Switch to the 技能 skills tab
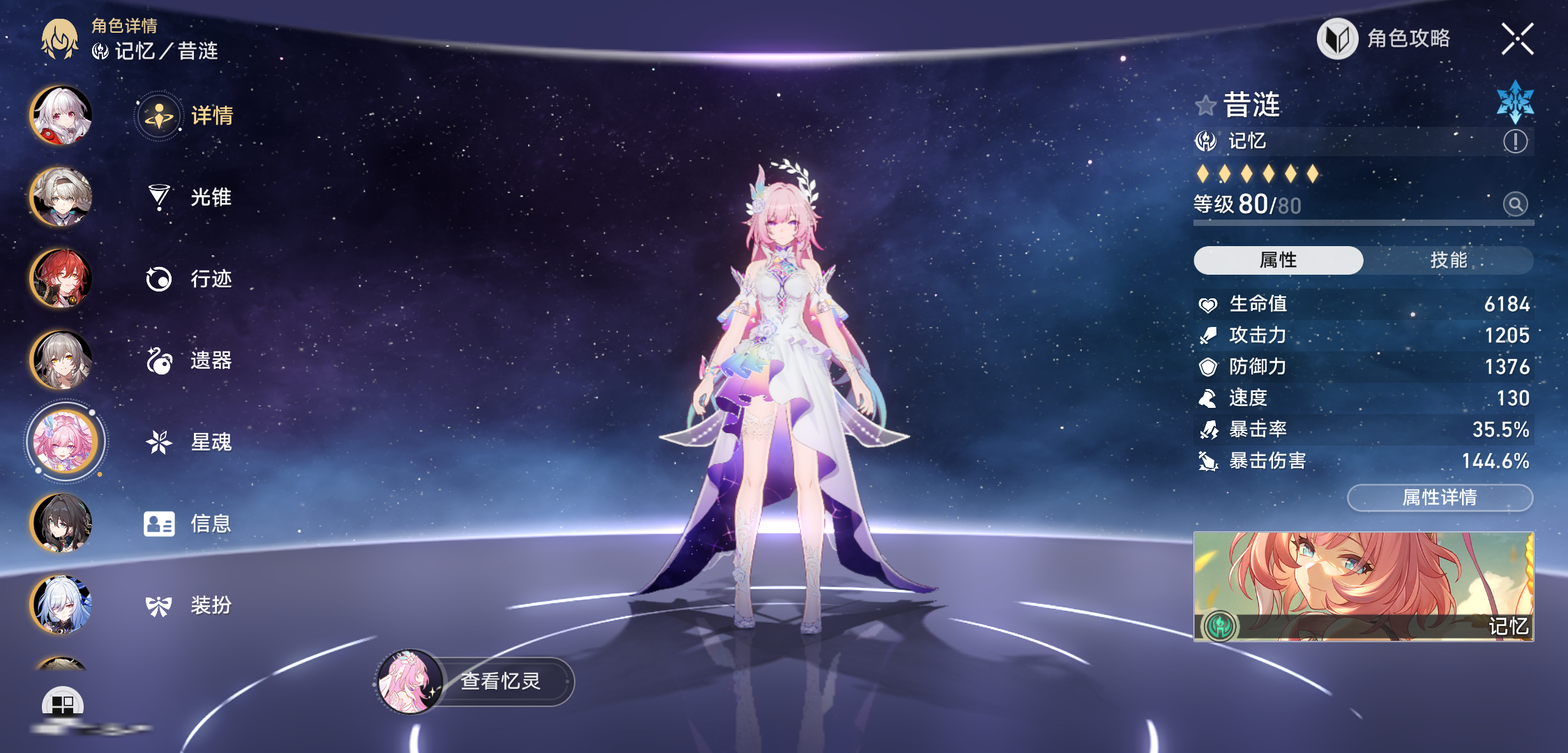The height and width of the screenshot is (753, 1568). (1449, 260)
